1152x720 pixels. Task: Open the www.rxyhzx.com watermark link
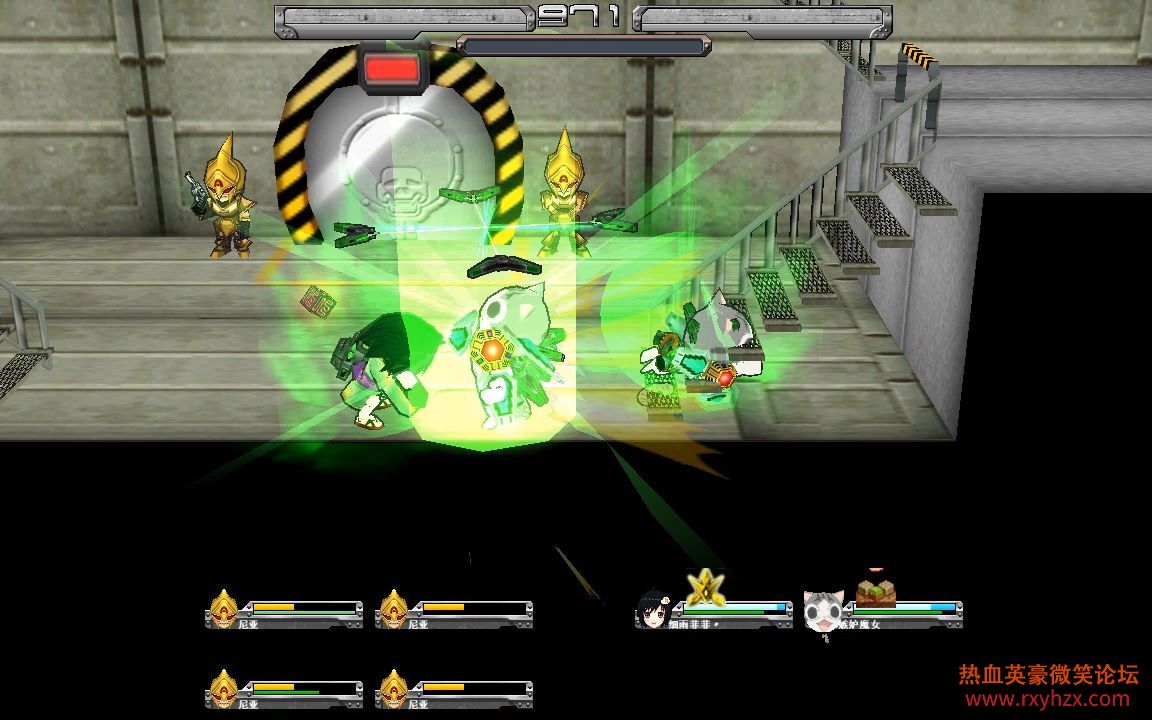[x=1049, y=699]
